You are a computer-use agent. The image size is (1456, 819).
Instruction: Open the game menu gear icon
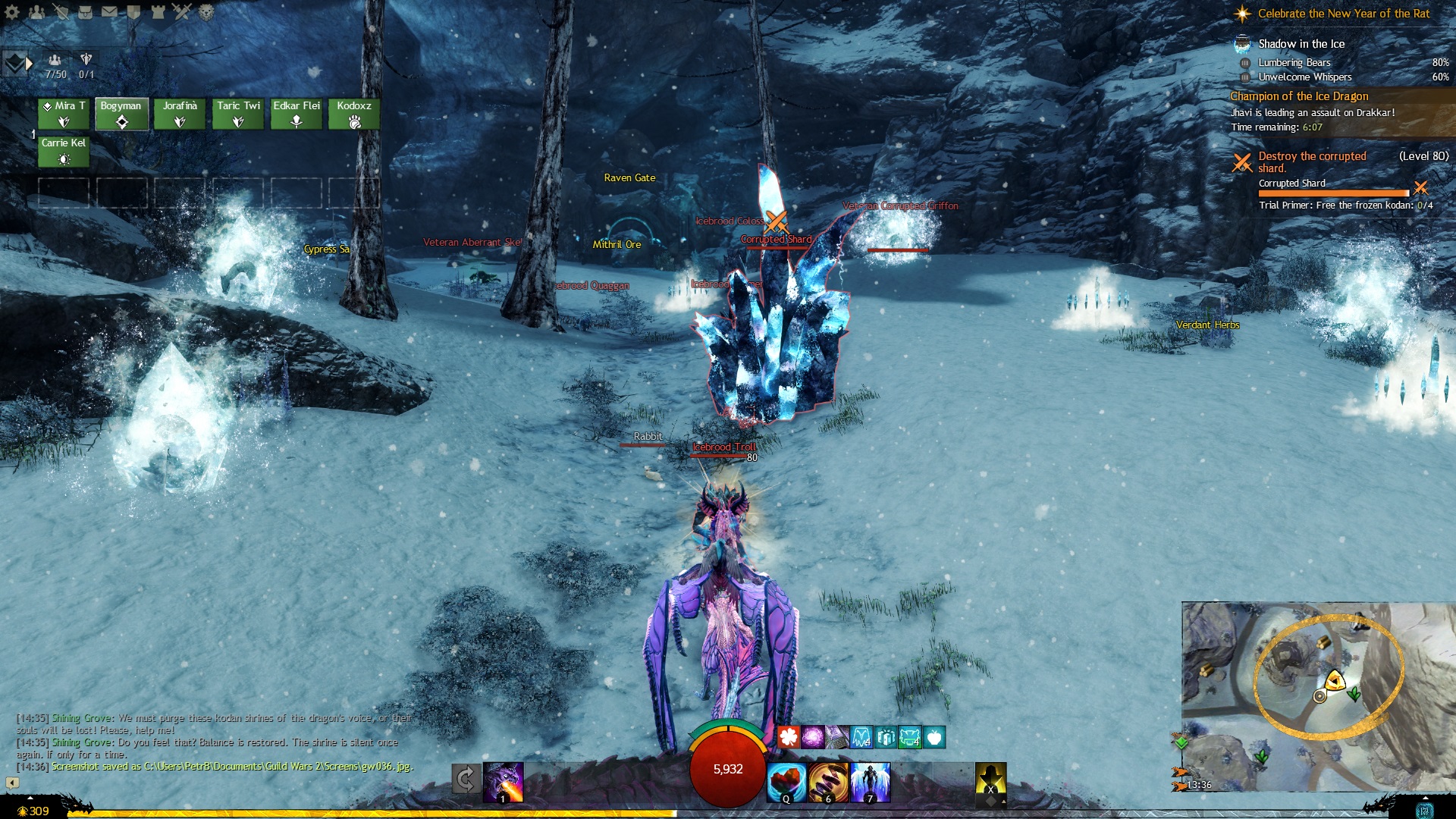13,12
